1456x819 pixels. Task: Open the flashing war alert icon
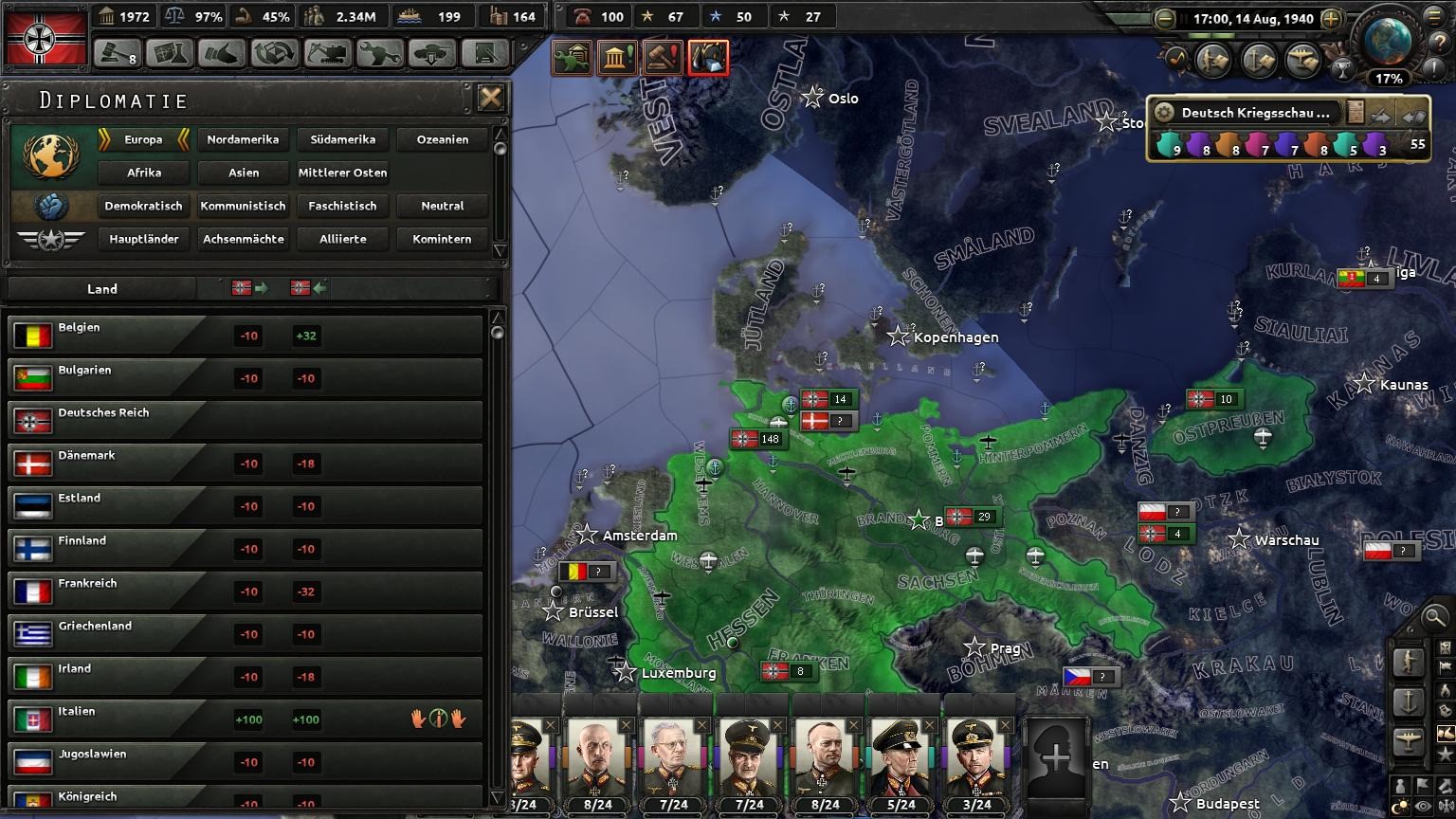pyautogui.click(x=709, y=58)
